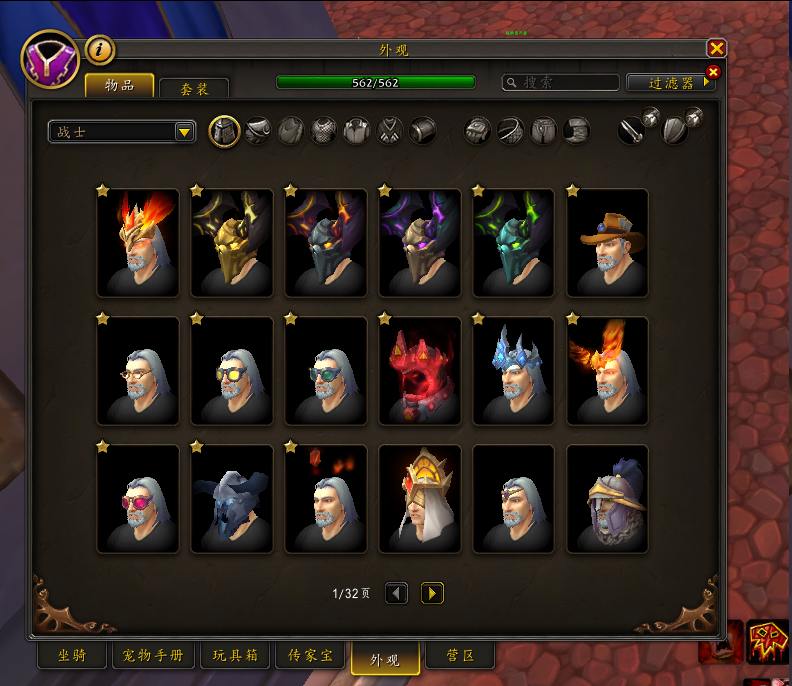Select the helmet head slot filter icon

(x=224, y=131)
